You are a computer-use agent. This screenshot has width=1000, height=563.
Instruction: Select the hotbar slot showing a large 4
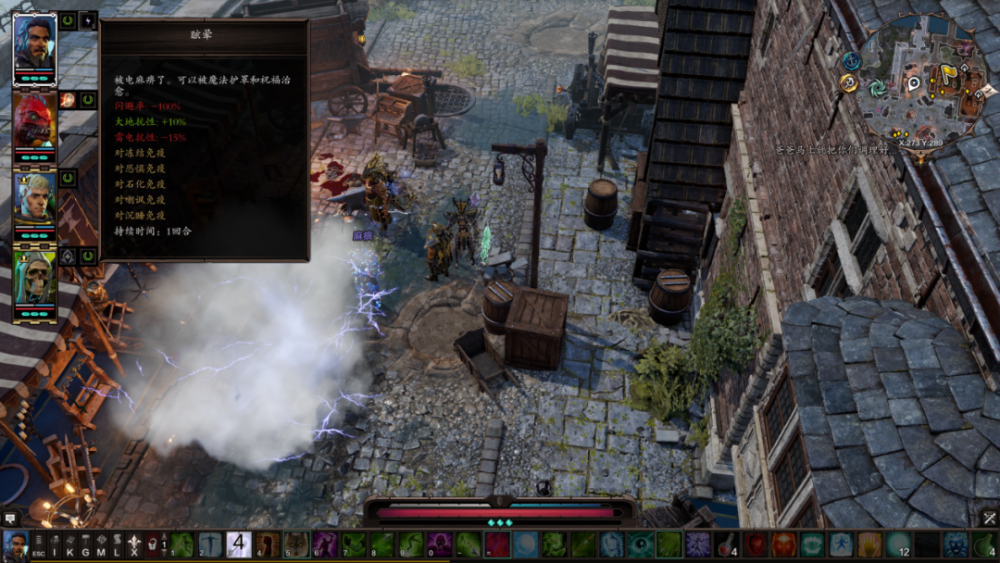(x=239, y=545)
